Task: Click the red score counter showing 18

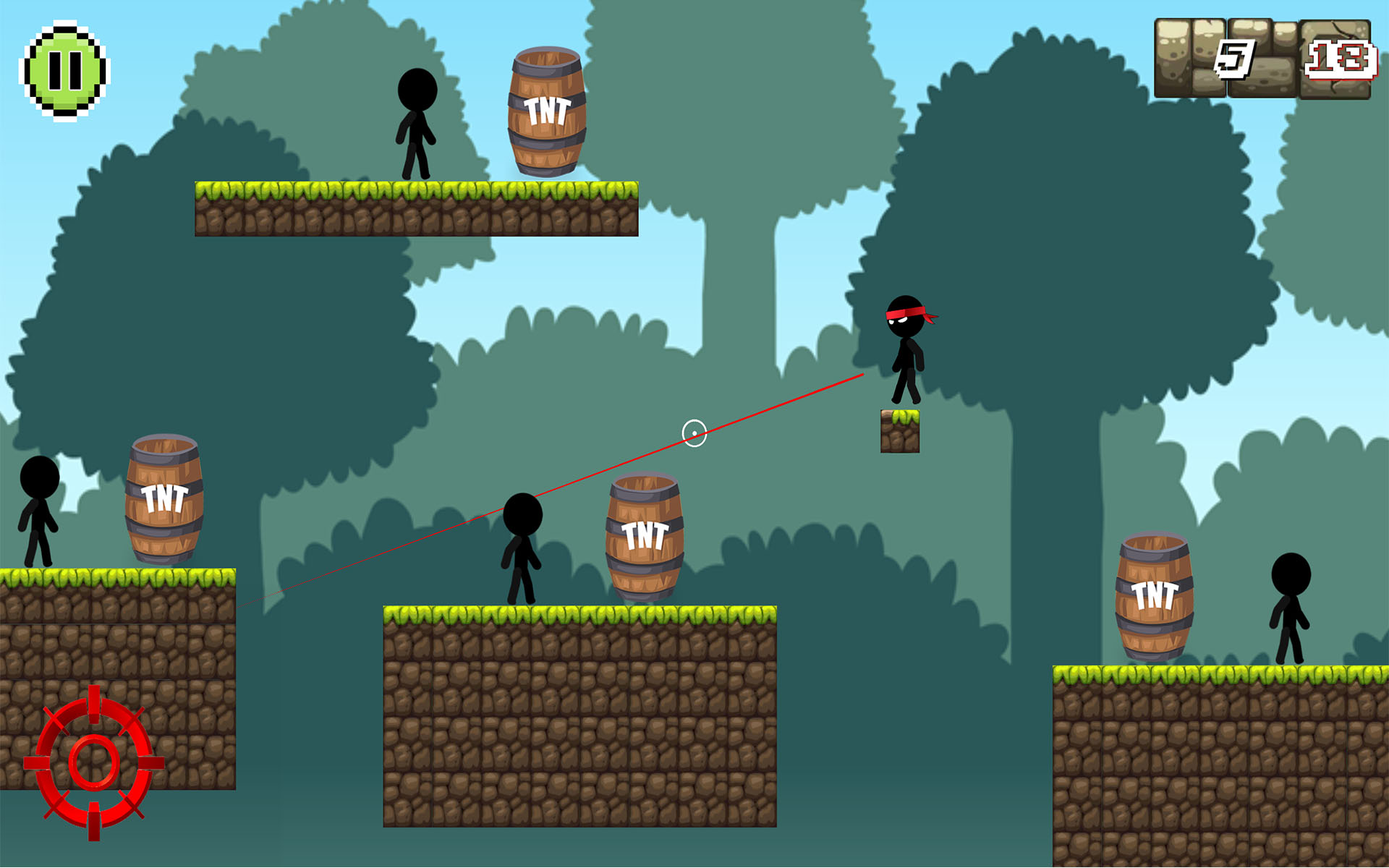Action: (x=1340, y=59)
